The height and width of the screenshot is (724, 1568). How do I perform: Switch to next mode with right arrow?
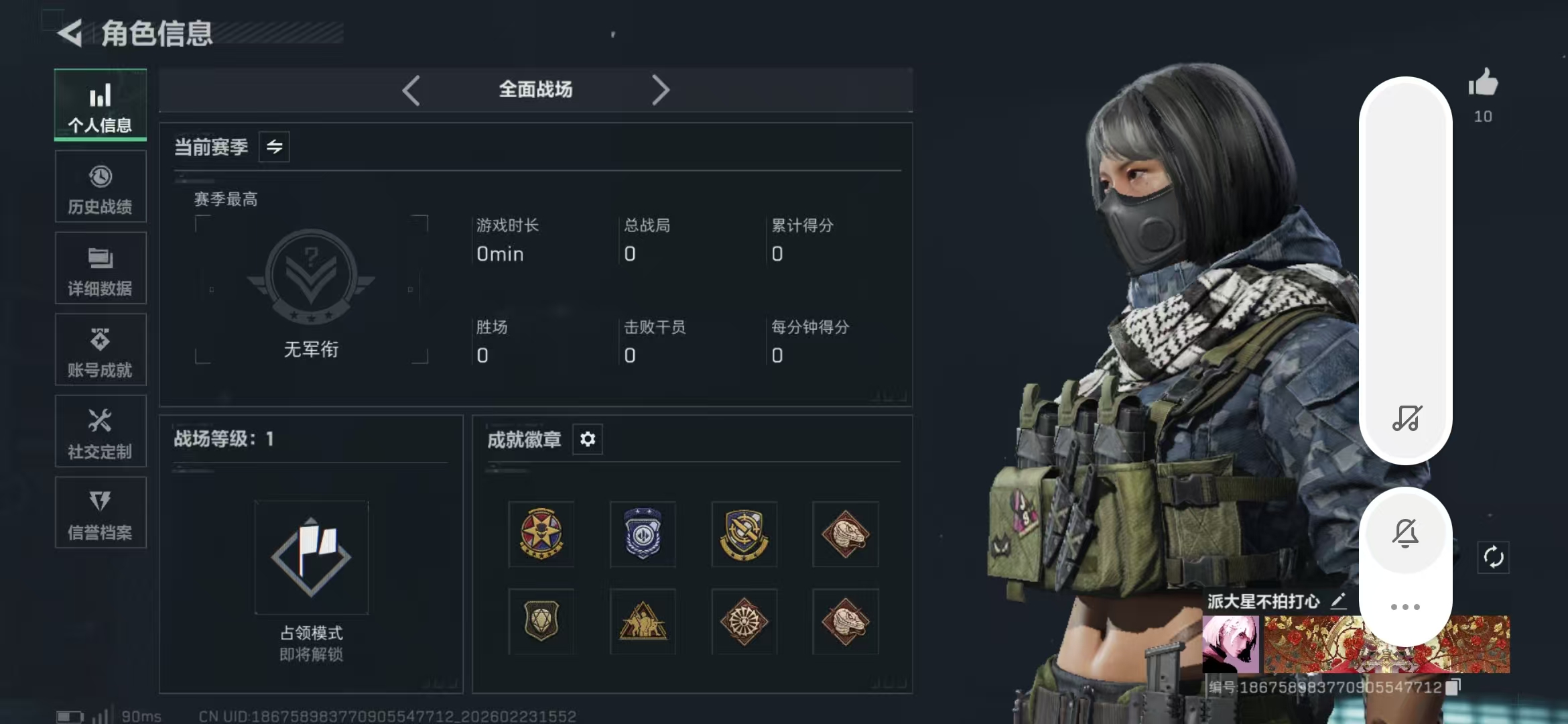coord(661,89)
